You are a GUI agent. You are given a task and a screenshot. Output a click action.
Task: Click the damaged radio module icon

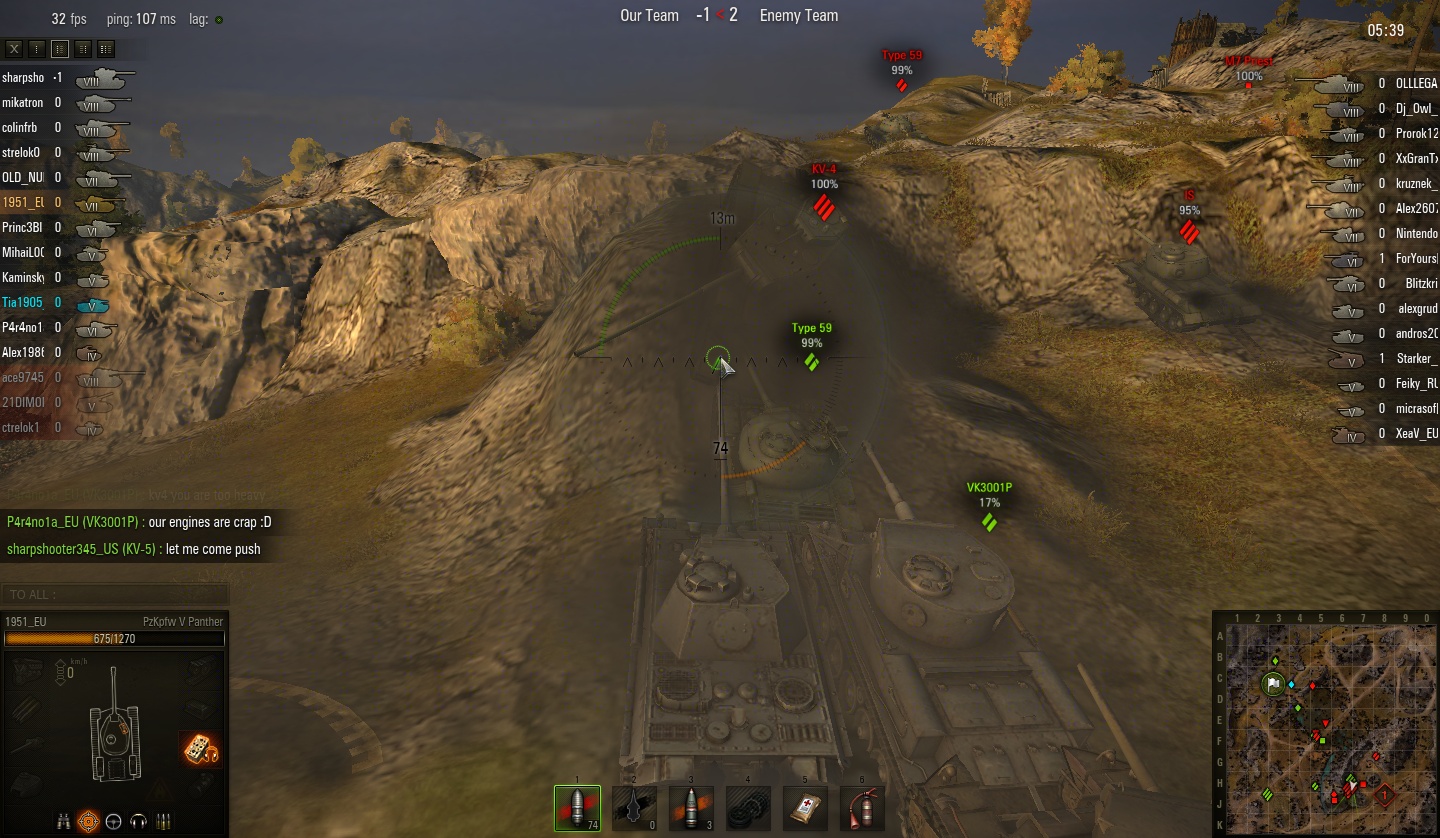coord(200,748)
